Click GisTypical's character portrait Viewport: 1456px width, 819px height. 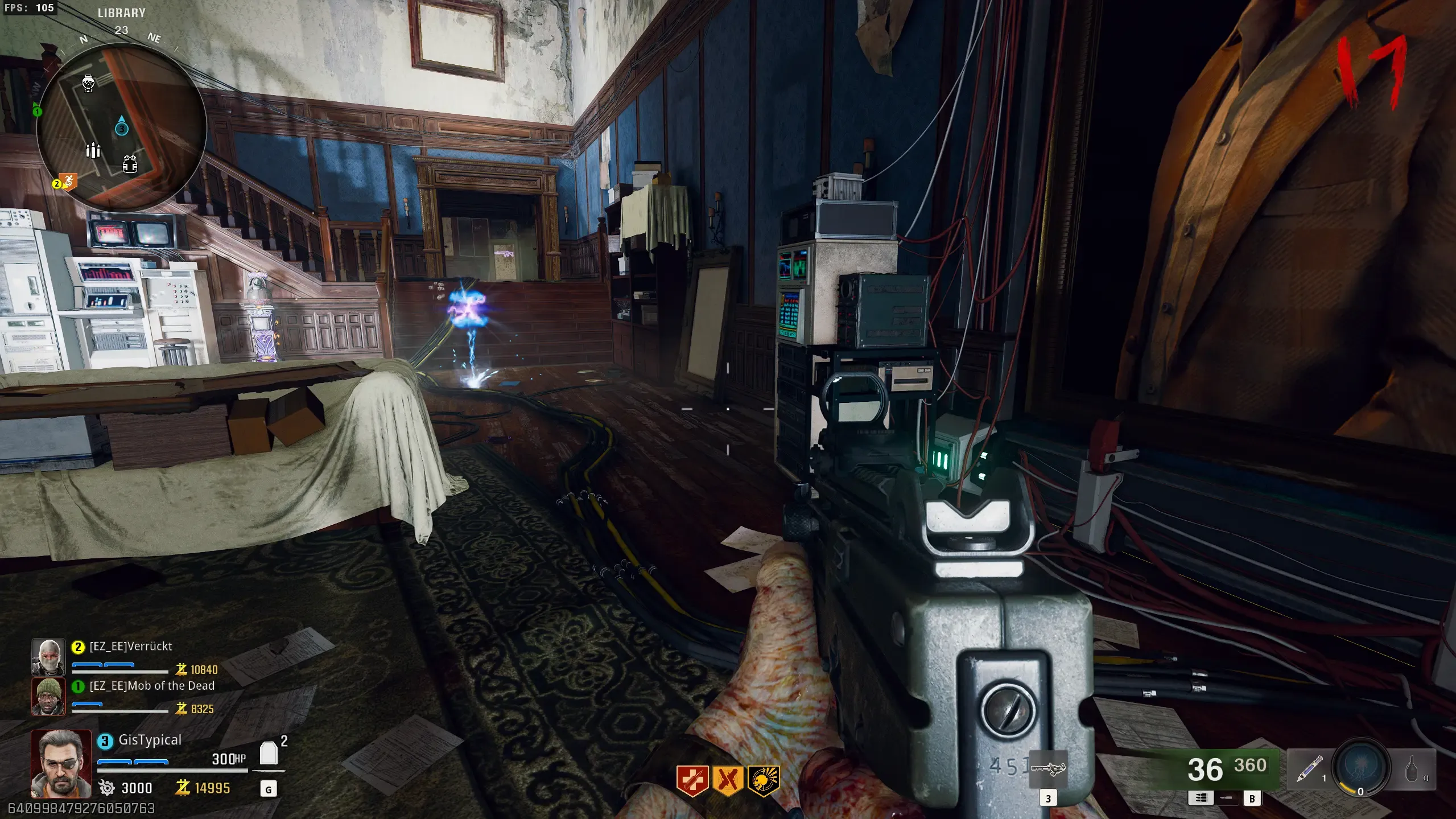click(60, 763)
